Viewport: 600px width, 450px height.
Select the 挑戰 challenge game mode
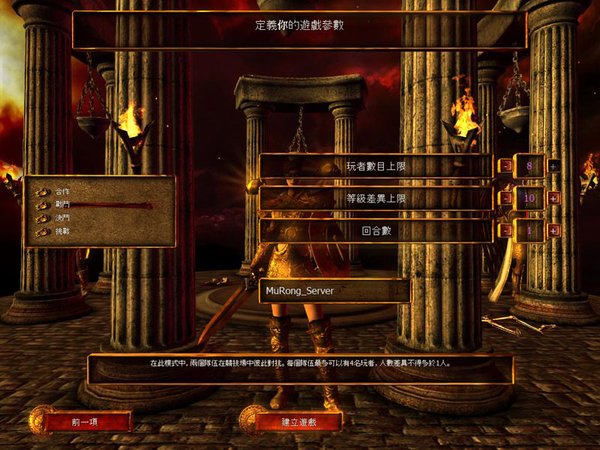pyautogui.click(x=63, y=231)
